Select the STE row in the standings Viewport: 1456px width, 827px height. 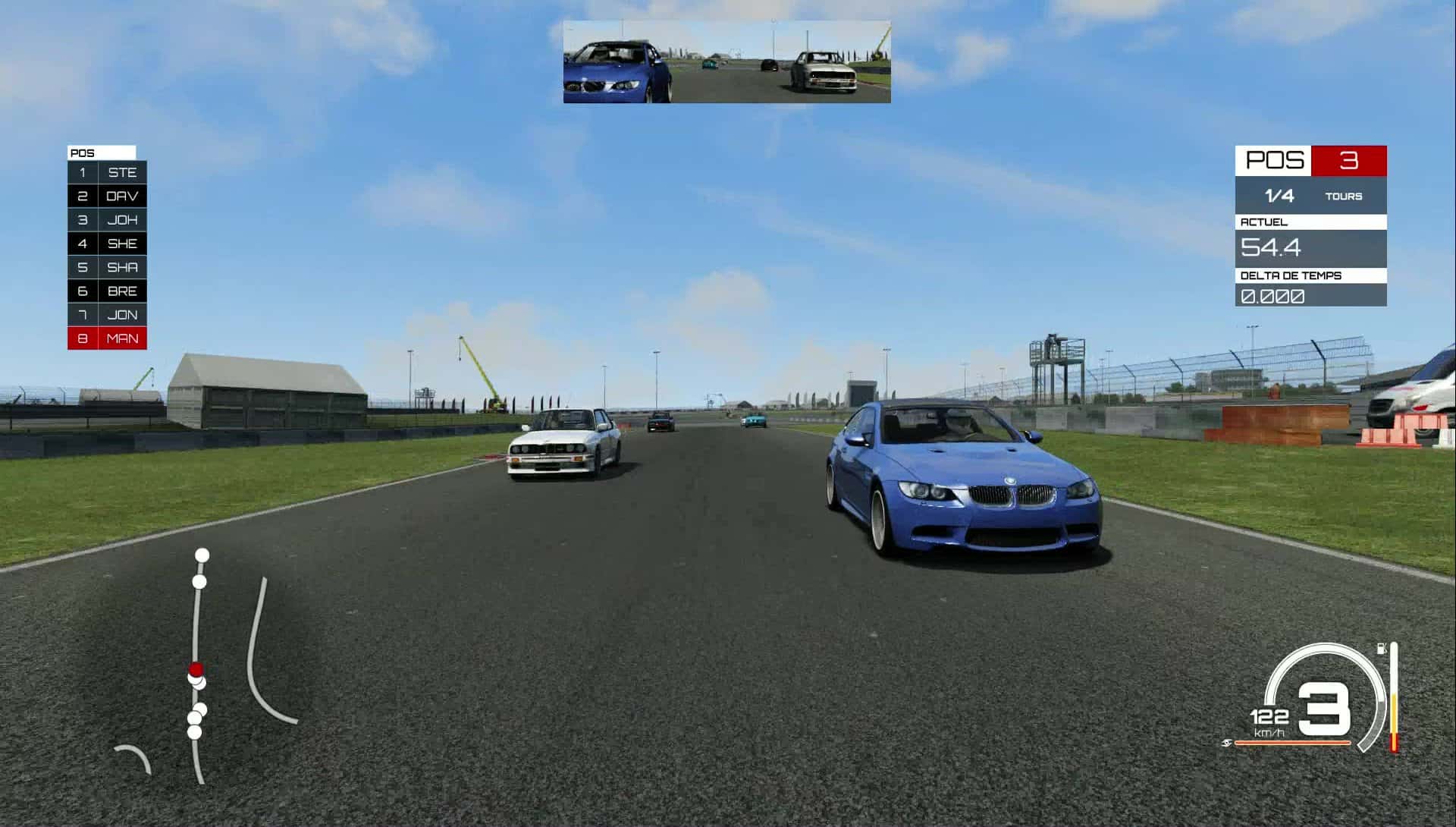point(107,172)
